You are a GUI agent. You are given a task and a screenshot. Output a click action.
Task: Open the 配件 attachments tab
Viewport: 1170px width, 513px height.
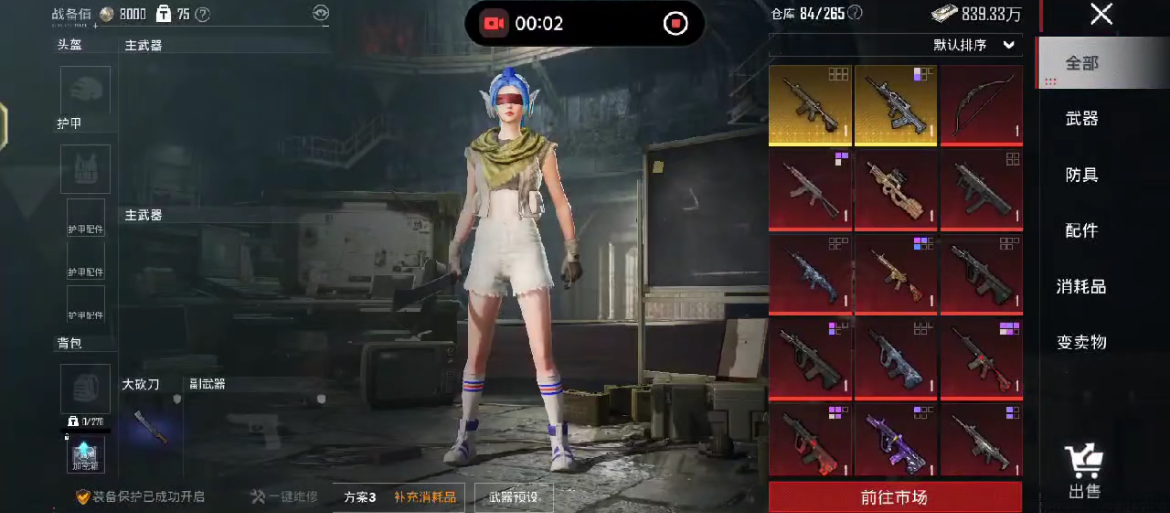click(1081, 230)
